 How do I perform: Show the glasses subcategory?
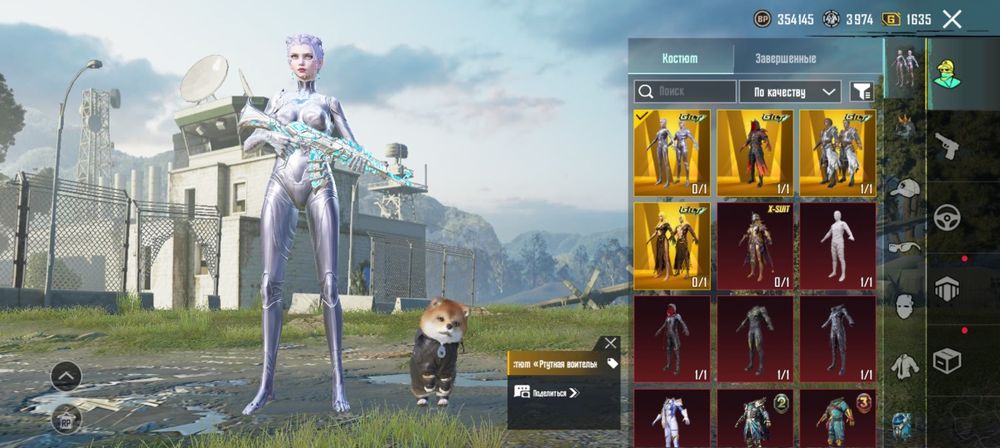[905, 247]
